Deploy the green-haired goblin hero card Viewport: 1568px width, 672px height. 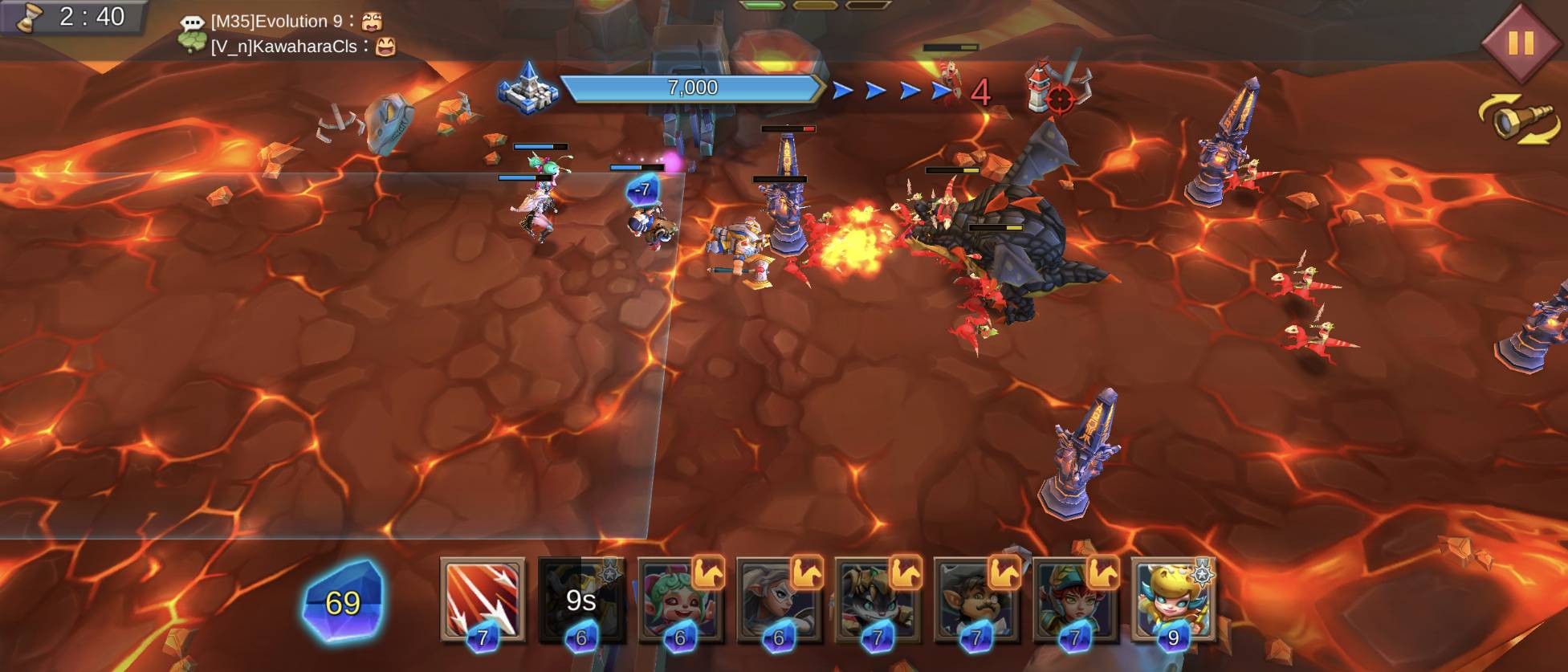pyautogui.click(x=680, y=600)
